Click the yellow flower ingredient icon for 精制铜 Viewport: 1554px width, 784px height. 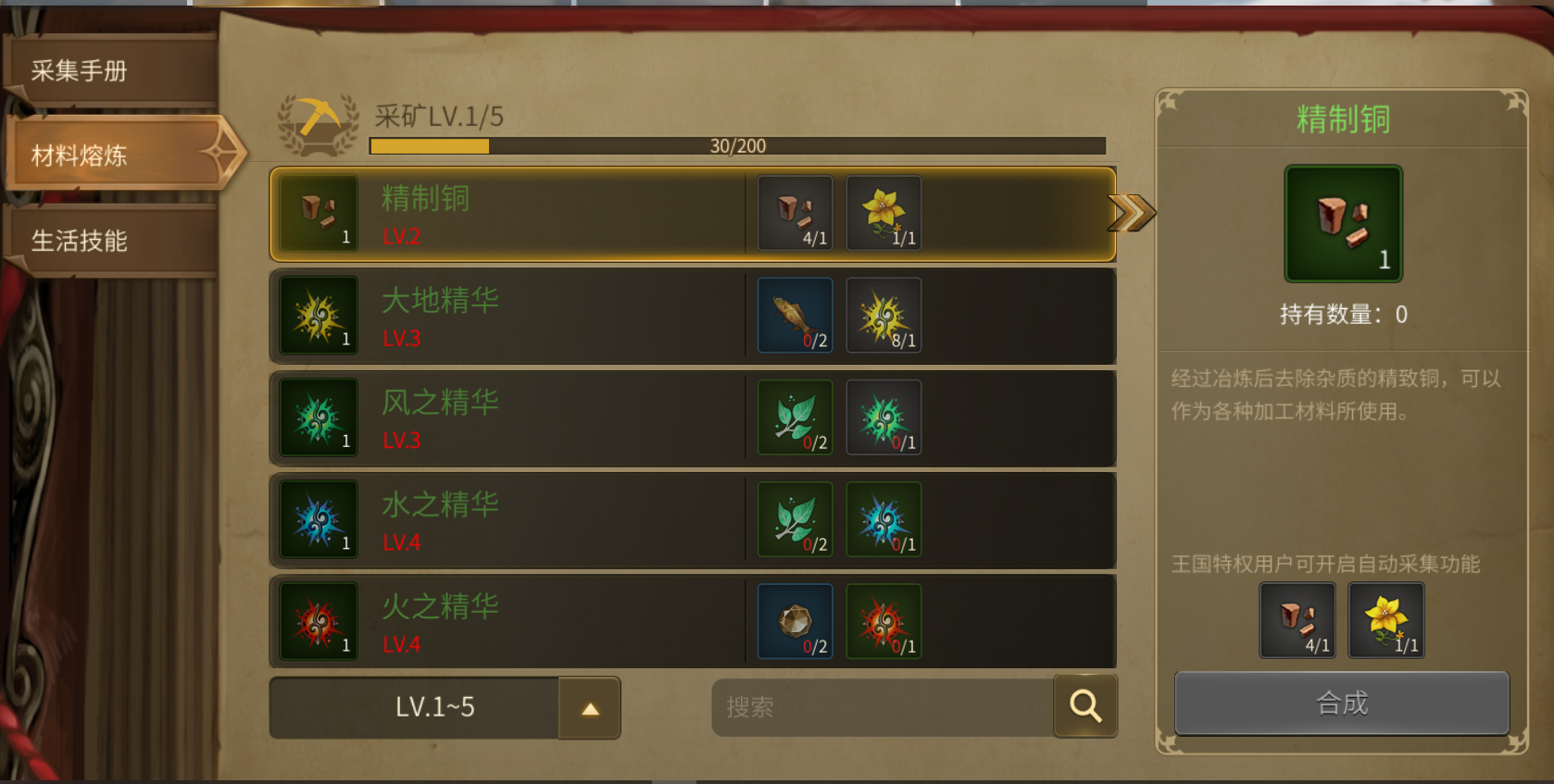[883, 213]
